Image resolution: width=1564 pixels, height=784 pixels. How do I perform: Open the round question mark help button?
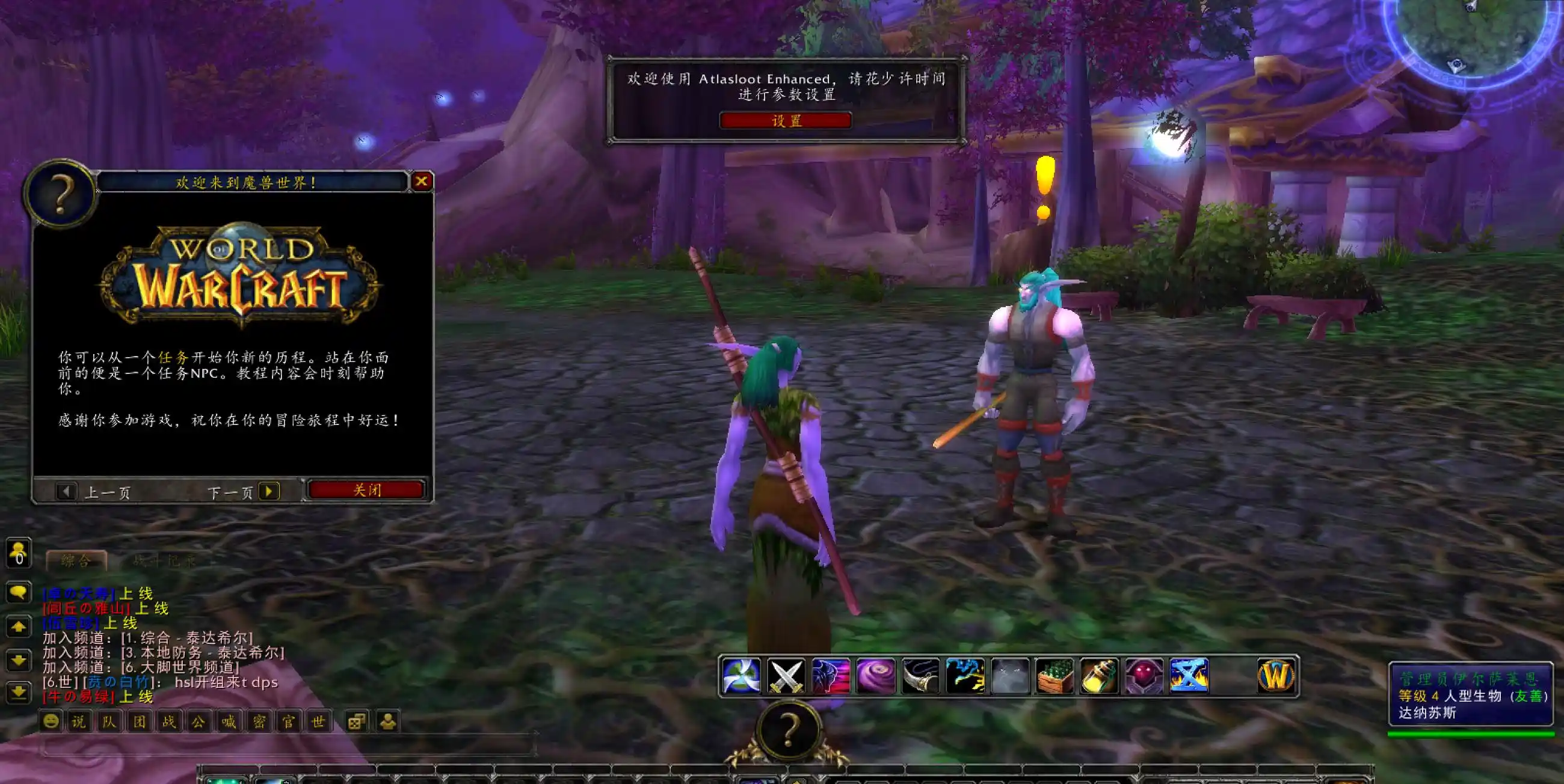pyautogui.click(x=788, y=730)
